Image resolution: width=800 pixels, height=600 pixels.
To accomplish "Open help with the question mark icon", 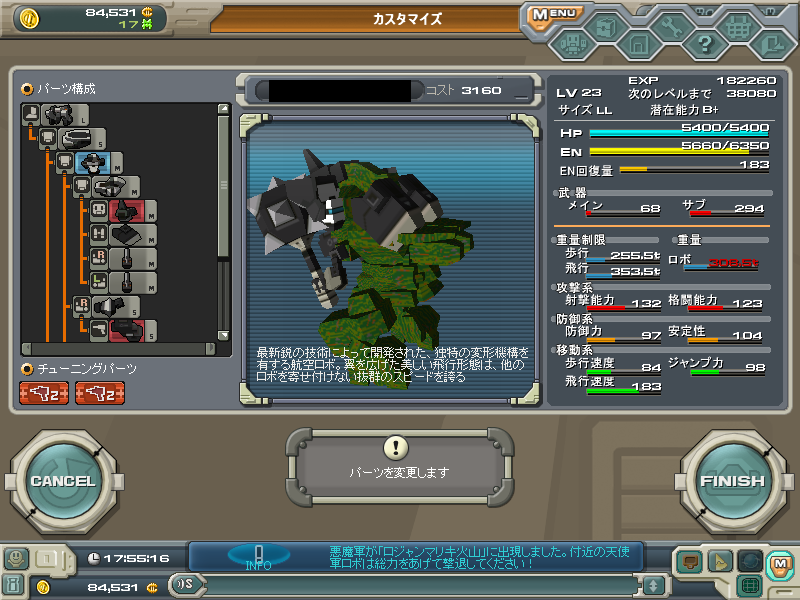I will pyautogui.click(x=704, y=44).
